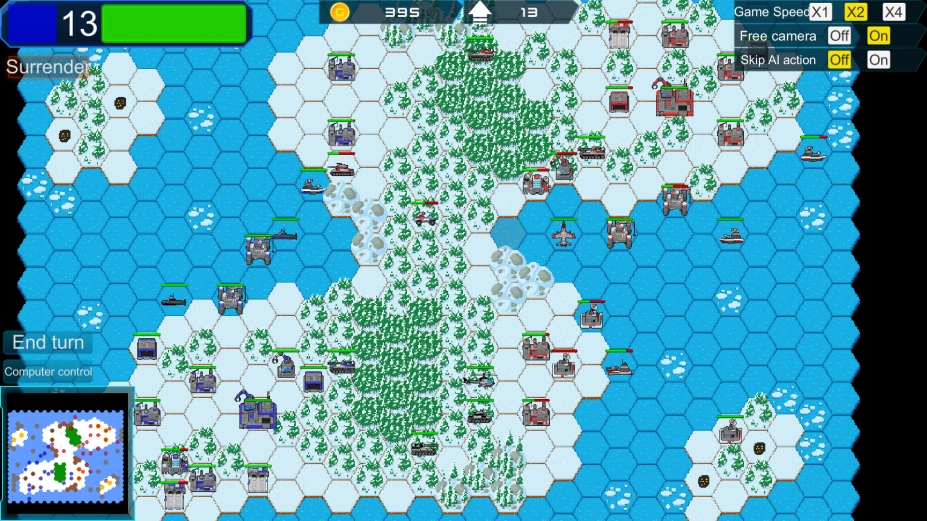Enable Computer control

(48, 372)
